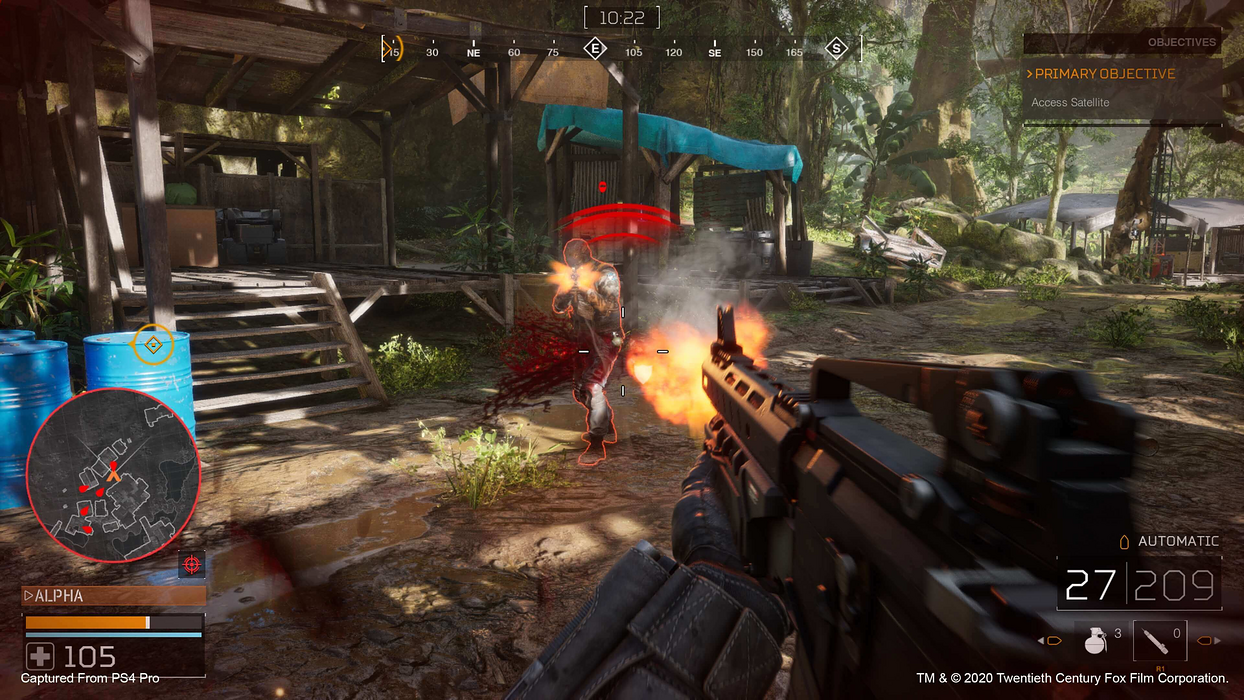Click the East diamond on the compass
The width and height of the screenshot is (1244, 700).
[x=595, y=48]
